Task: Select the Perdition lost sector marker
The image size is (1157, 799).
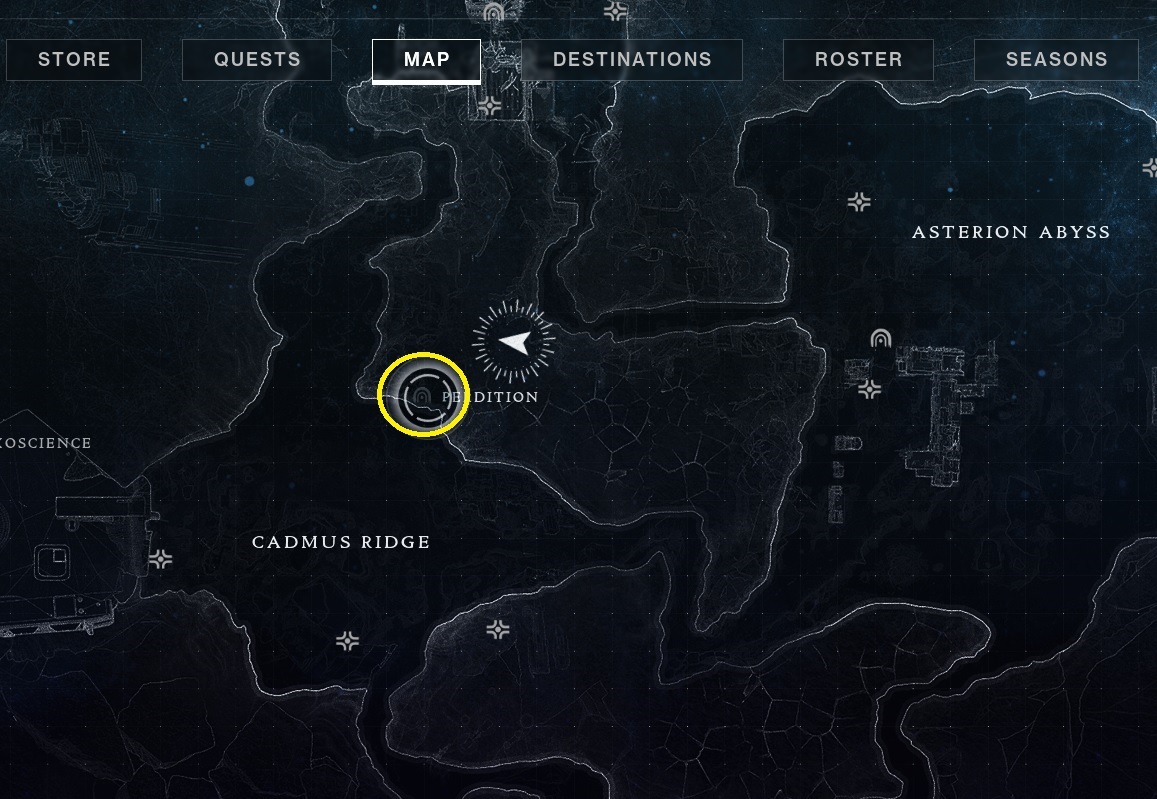Action: 423,396
